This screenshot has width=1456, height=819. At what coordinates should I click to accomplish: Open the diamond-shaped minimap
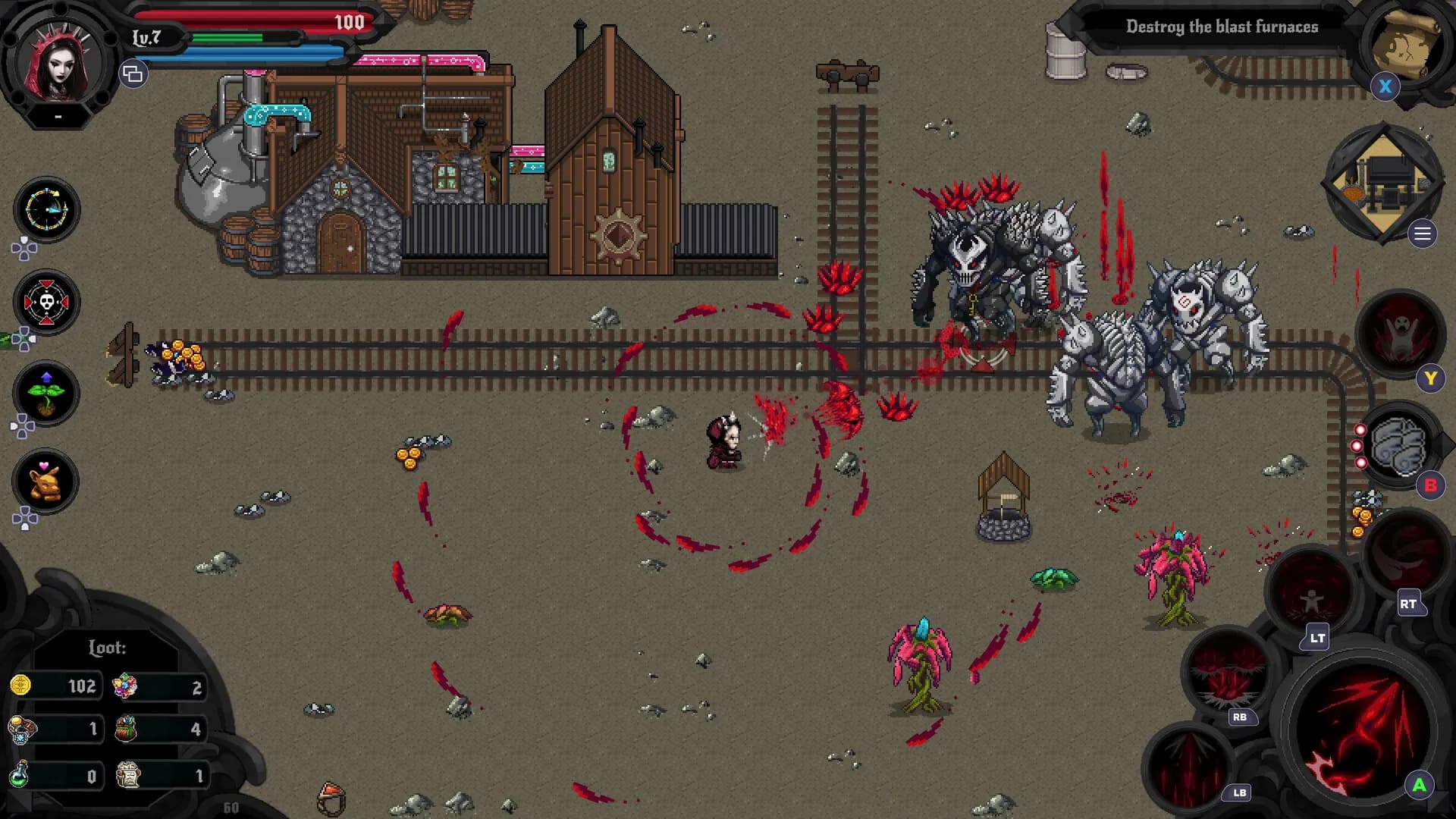click(1383, 183)
